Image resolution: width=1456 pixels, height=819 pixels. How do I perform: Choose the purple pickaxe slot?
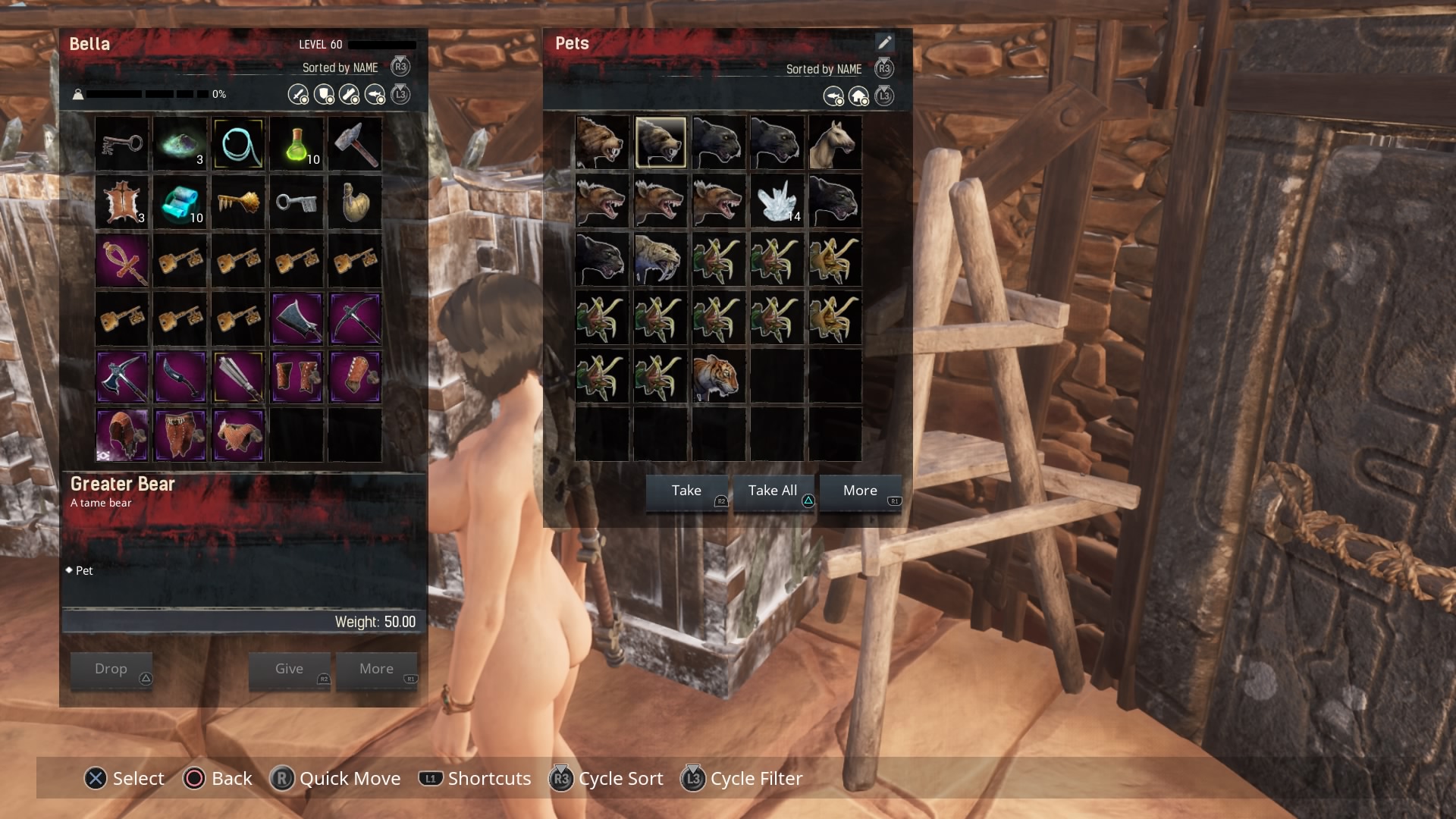[x=355, y=319]
